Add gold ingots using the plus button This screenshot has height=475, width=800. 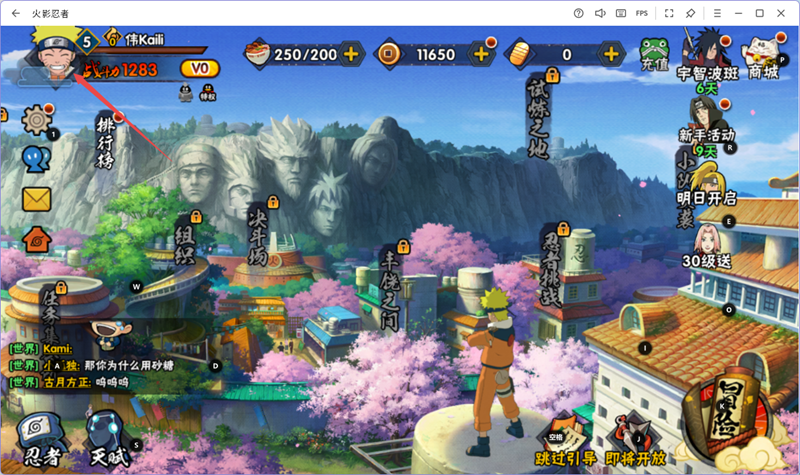pos(609,53)
